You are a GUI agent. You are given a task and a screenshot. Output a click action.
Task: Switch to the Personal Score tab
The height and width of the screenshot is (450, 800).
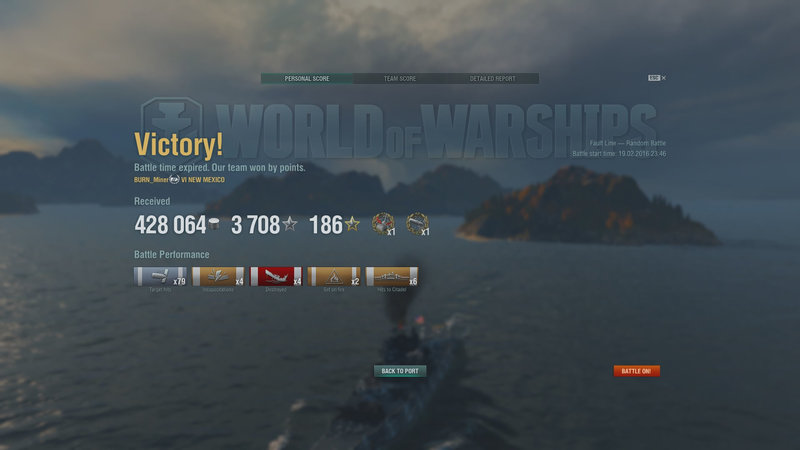(306, 78)
